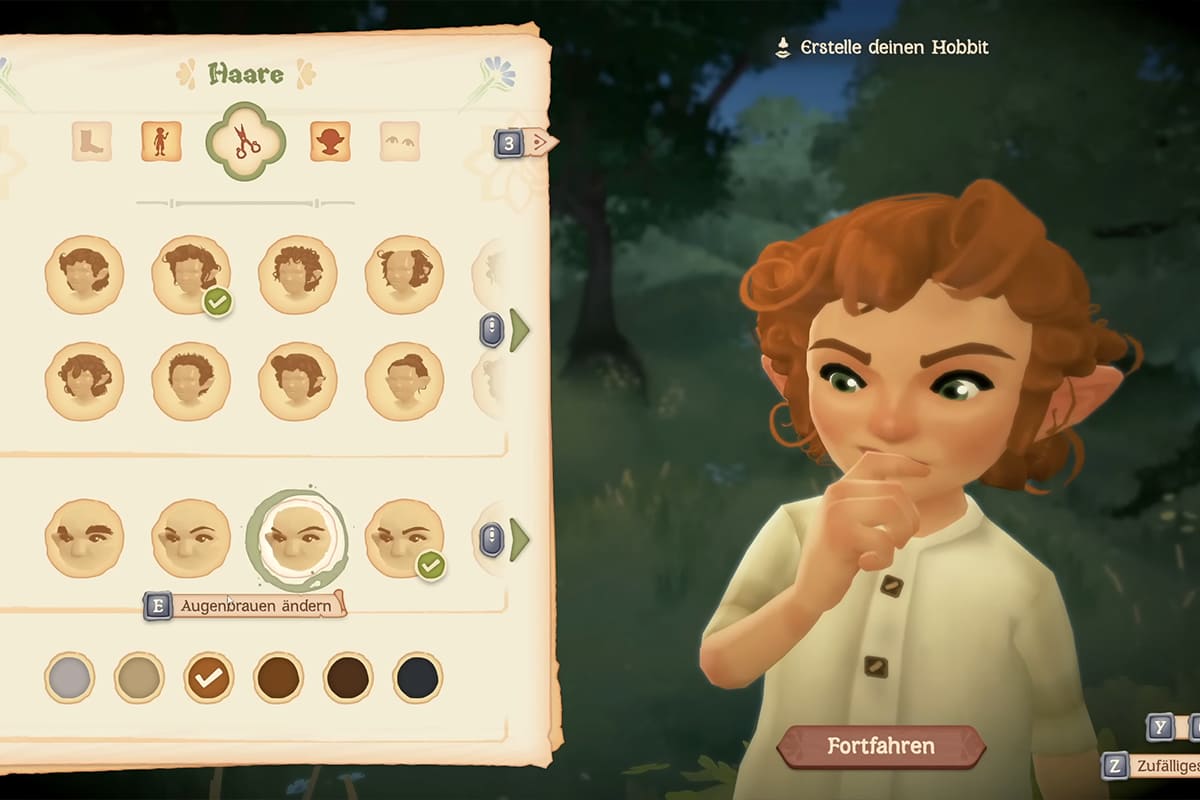Select the tan blonde color swatch
Viewport: 1200px width, 800px height.
(x=139, y=678)
